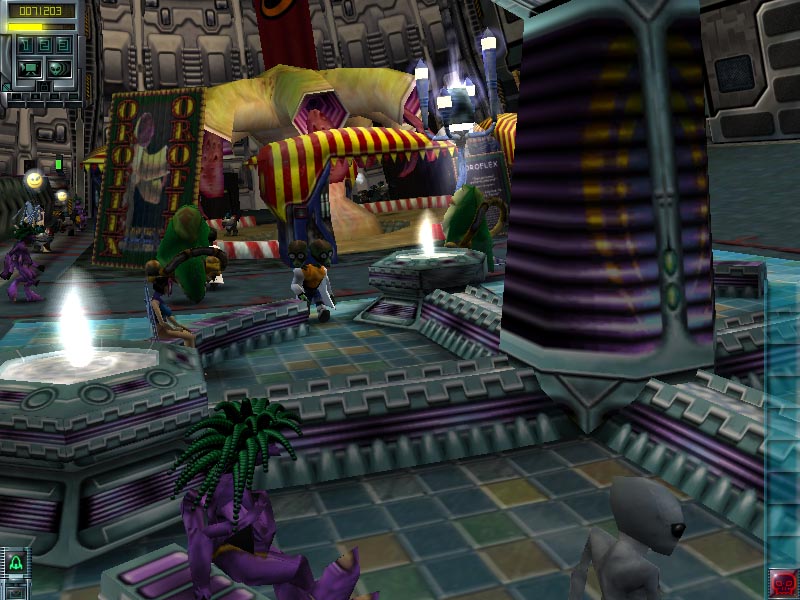Select the deck 2 button
The image size is (800, 600).
(44, 45)
